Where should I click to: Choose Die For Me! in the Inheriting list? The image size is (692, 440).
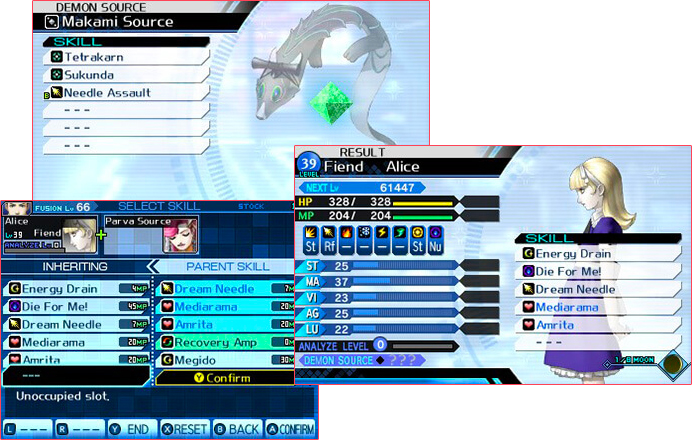(75, 307)
